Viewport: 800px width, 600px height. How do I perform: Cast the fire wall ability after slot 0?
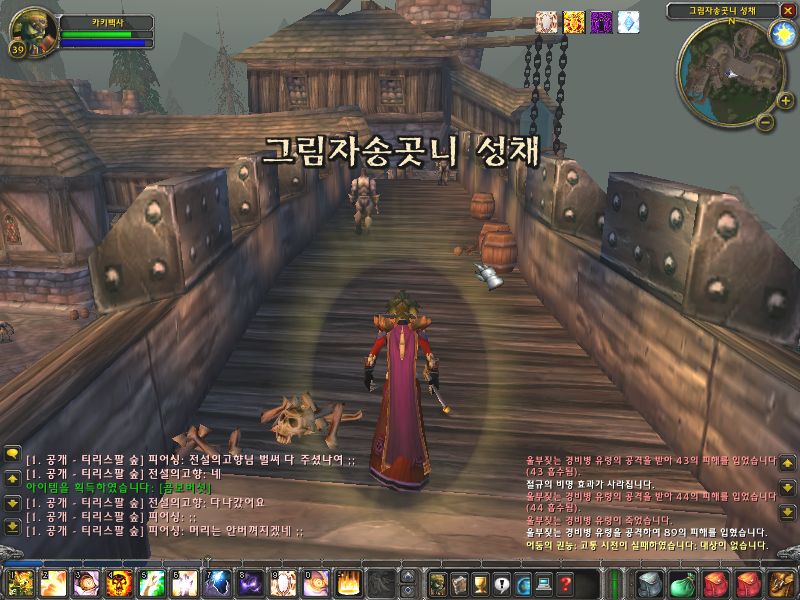348,582
